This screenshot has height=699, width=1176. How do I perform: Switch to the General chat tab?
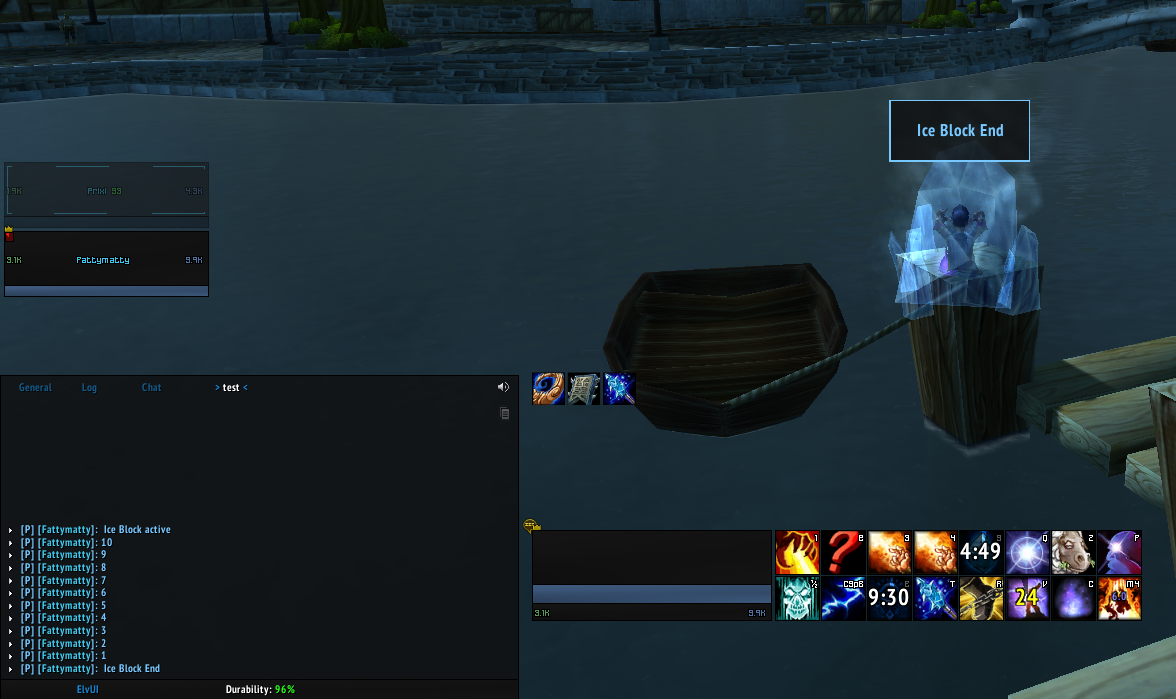[x=35, y=387]
